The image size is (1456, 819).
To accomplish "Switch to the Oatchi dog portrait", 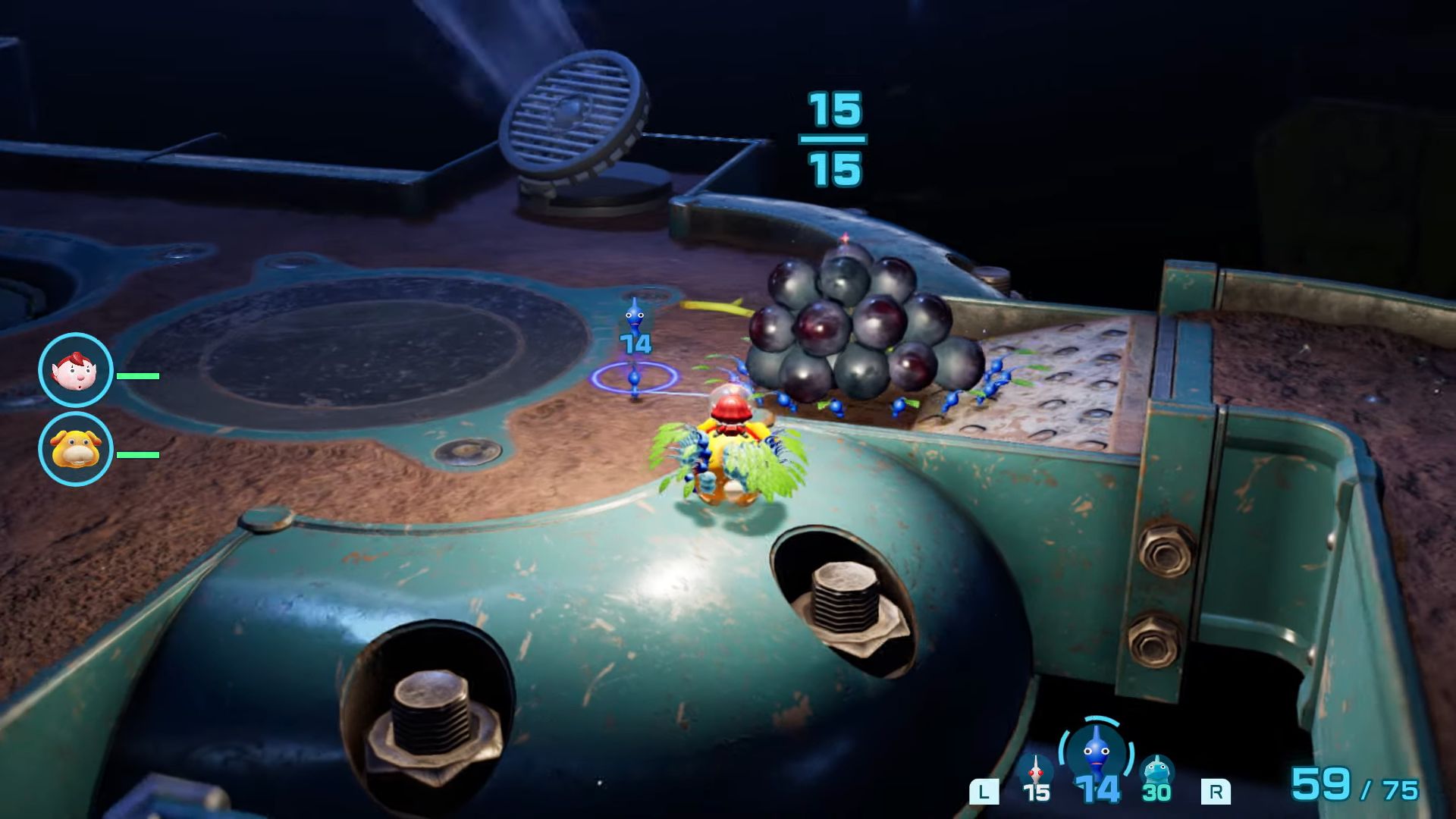I will pos(75,449).
